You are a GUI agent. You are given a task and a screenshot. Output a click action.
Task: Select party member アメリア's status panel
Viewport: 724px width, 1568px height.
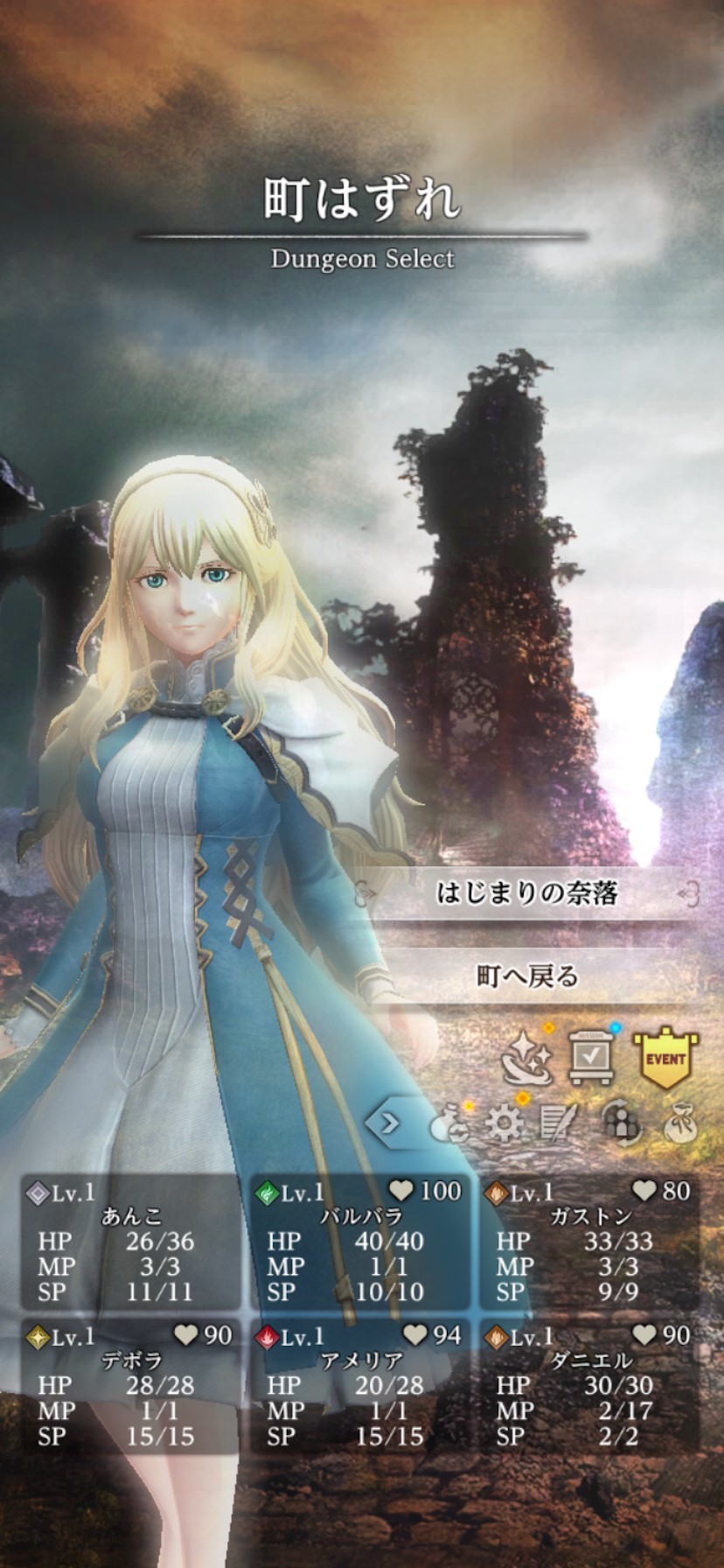coord(361,1387)
